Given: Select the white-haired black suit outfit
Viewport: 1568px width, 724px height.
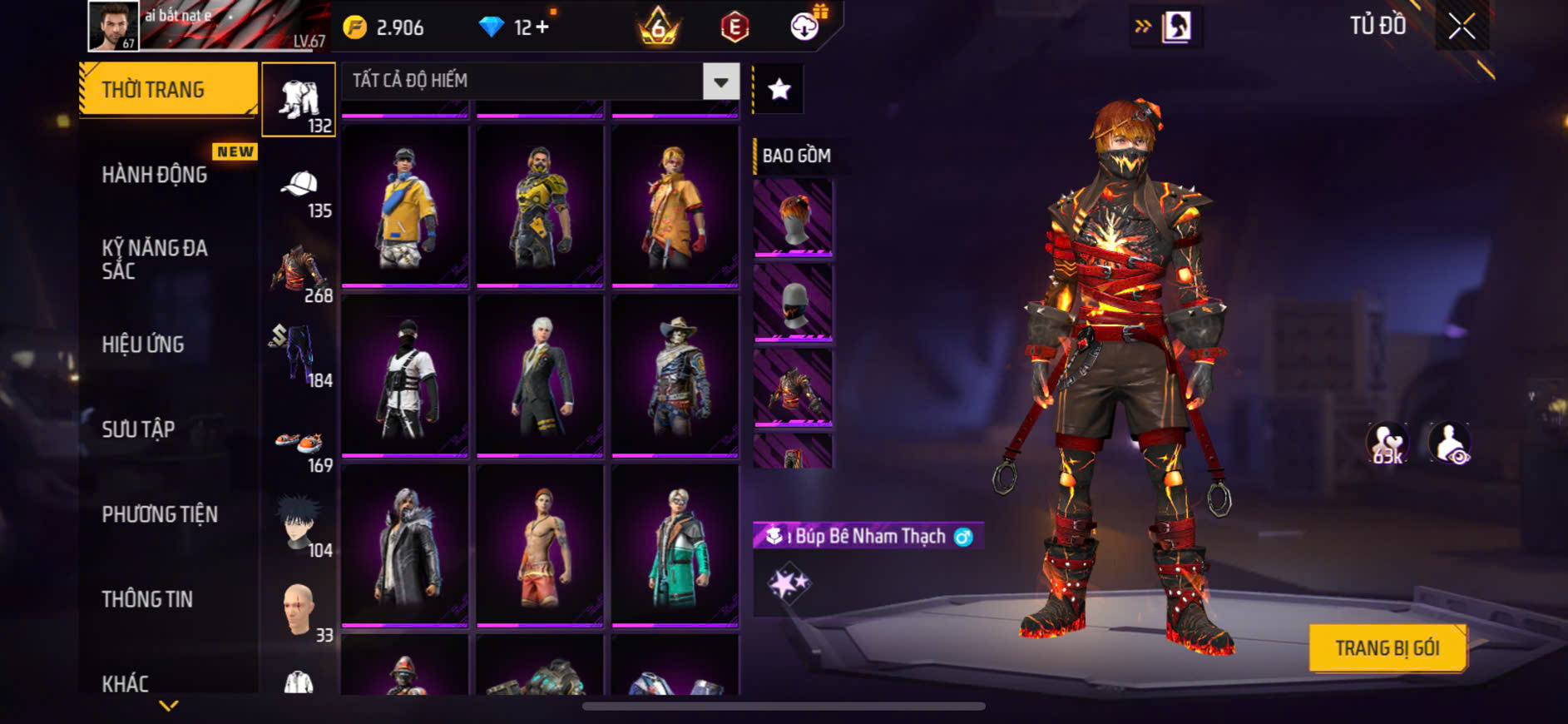Looking at the screenshot, I should click(x=540, y=376).
